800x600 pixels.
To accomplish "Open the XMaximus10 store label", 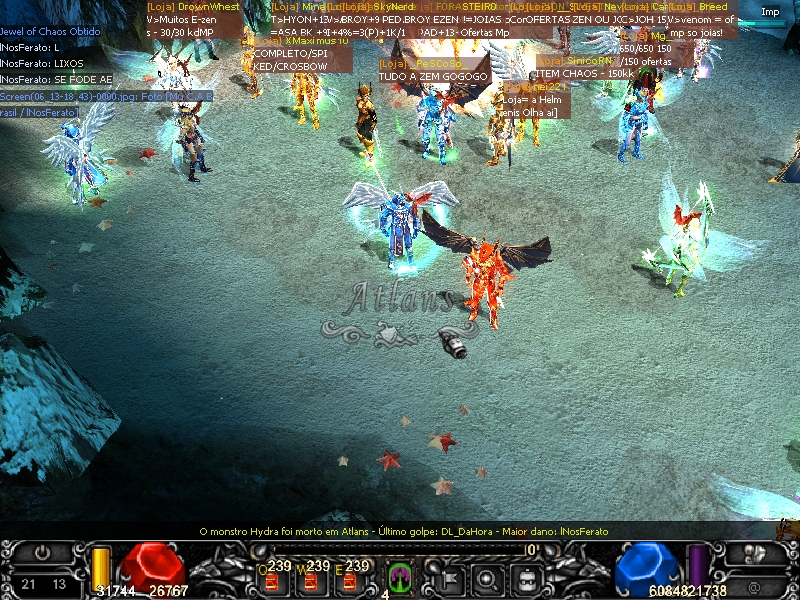I will point(301,41).
